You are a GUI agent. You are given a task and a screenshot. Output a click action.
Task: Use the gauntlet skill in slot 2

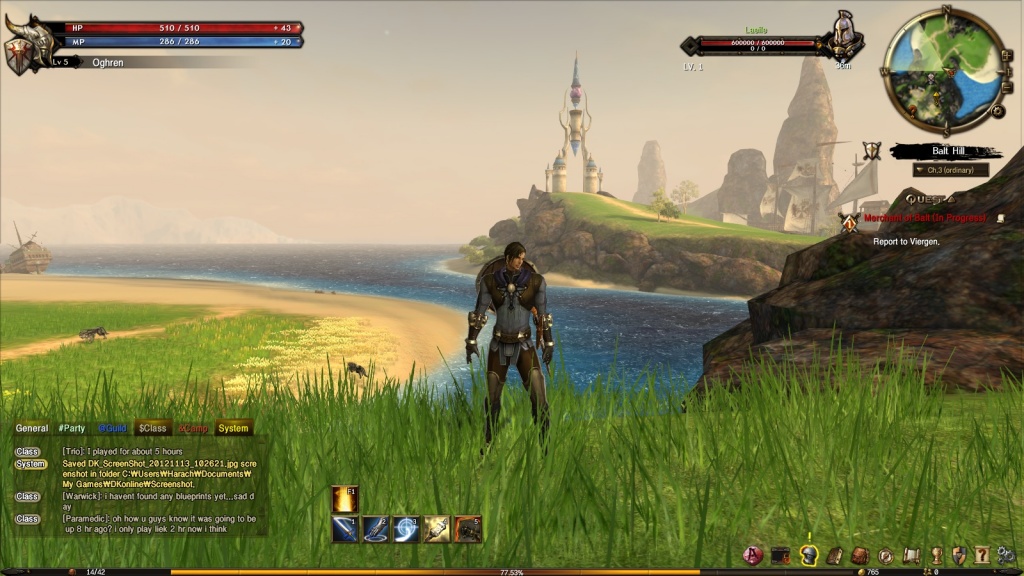point(376,529)
